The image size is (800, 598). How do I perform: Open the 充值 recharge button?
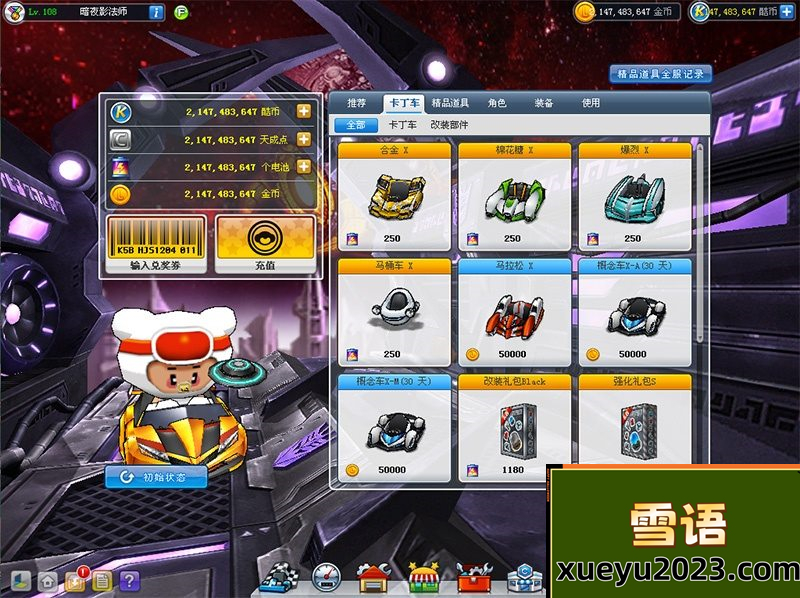tap(265, 245)
